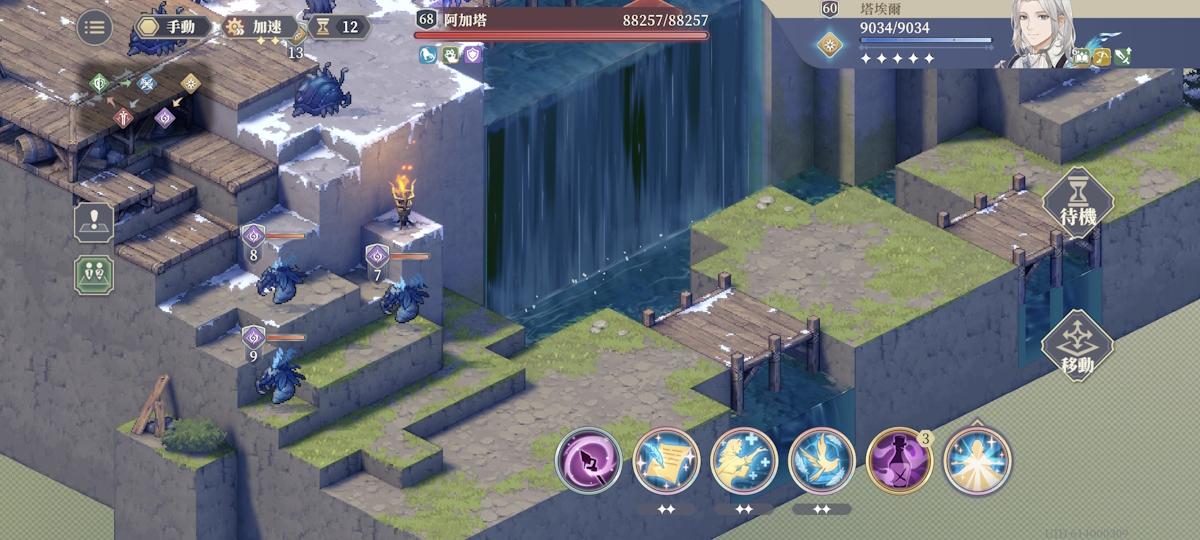Cast the healer with plus signs skill
The height and width of the screenshot is (540, 1200).
click(744, 461)
